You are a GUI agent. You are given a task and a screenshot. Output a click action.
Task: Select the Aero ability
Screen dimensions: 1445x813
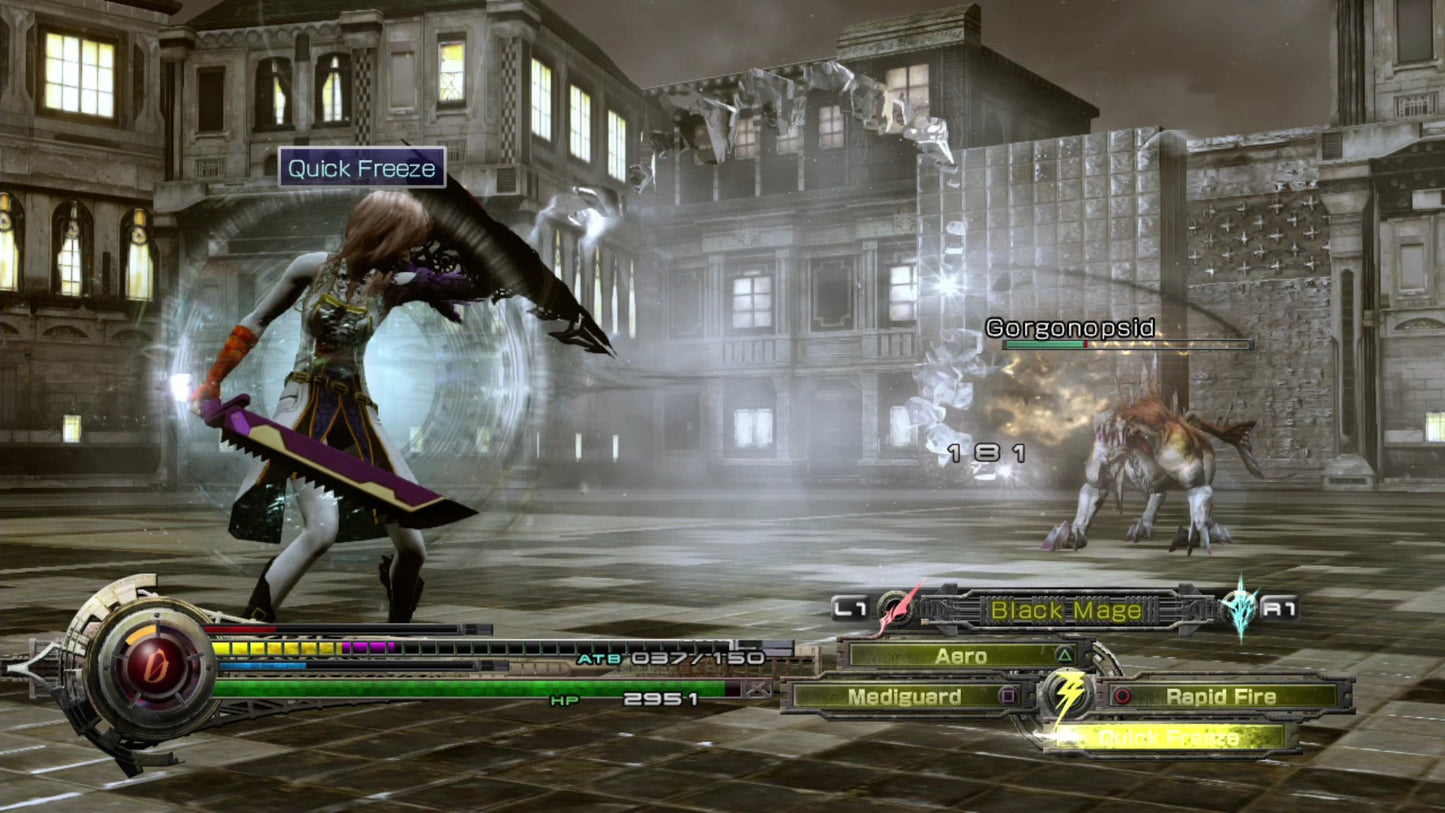(x=960, y=655)
